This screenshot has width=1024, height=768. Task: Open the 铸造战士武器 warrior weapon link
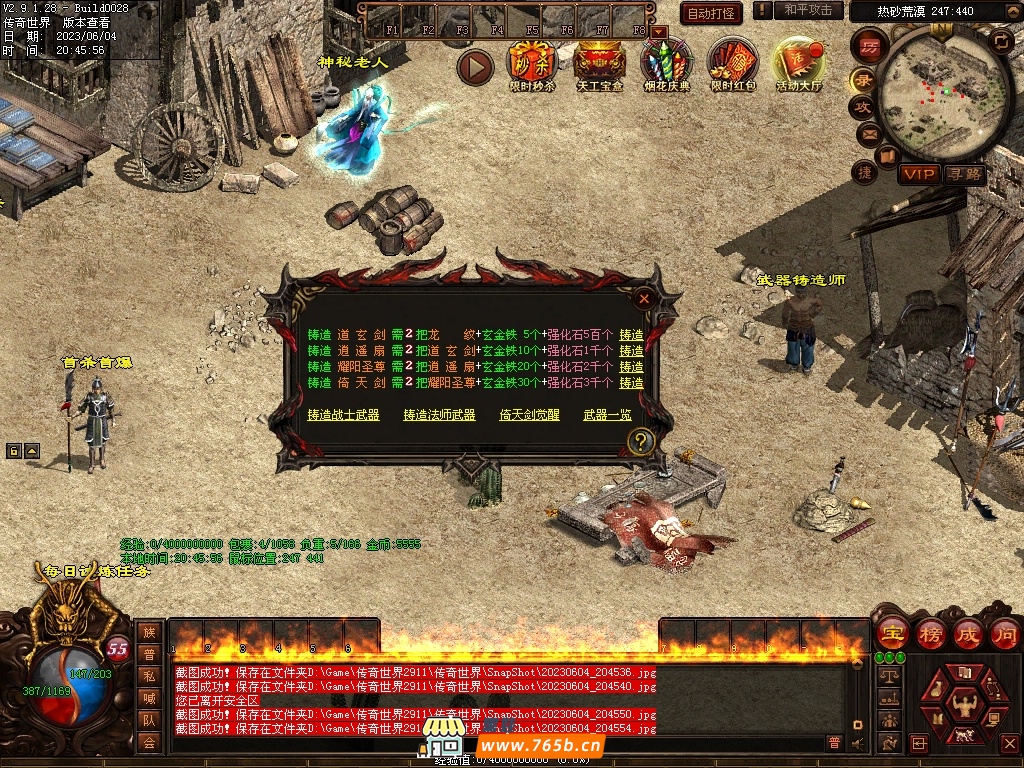coord(343,415)
